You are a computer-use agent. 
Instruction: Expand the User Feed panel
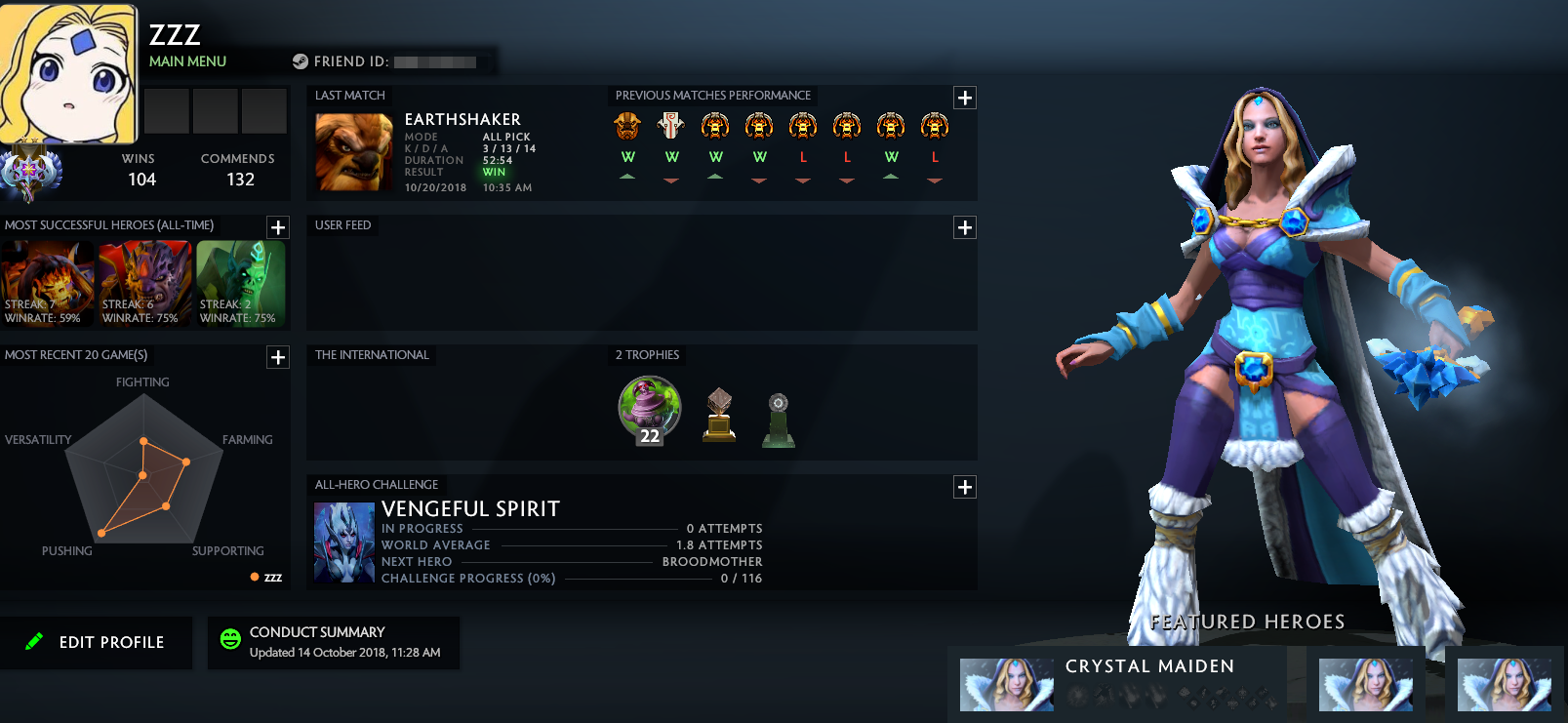(964, 227)
